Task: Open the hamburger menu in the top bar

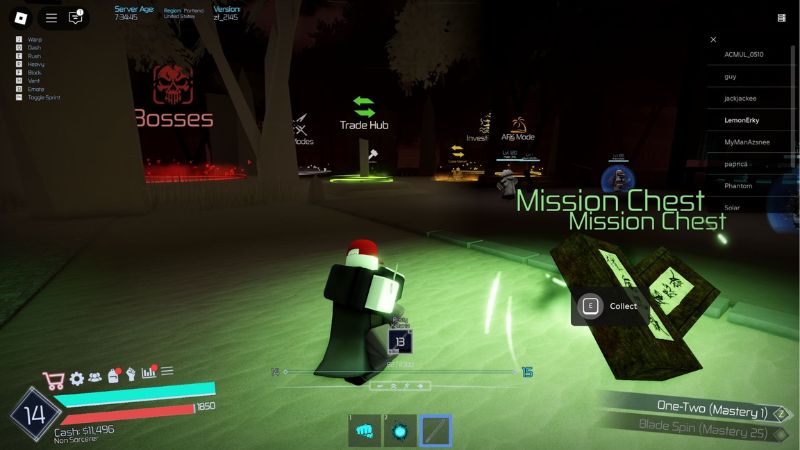Action: pyautogui.click(x=51, y=17)
